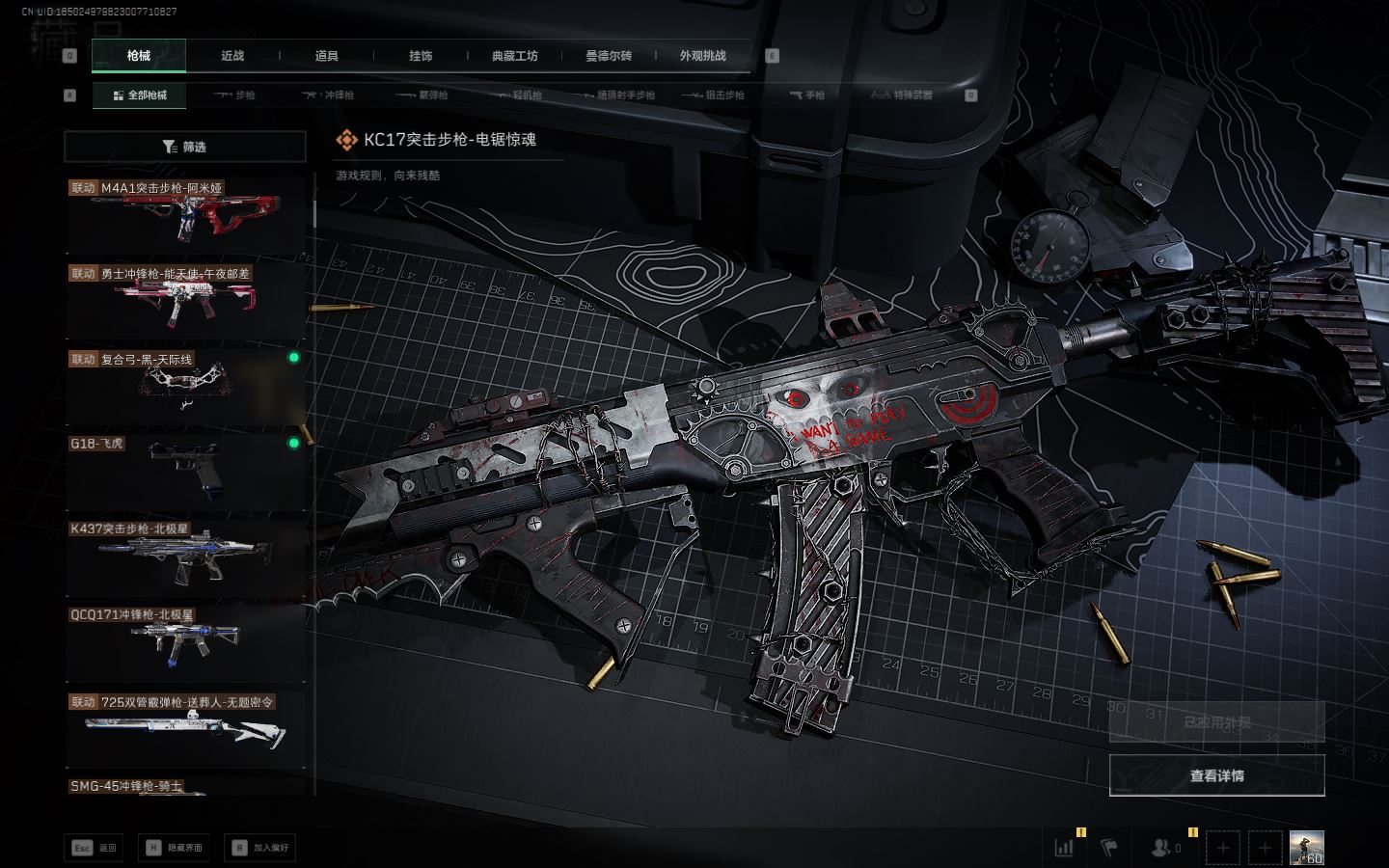Viewport: 1389px width, 868px height.
Task: Open the player avatar profile icon
Action: (1307, 848)
